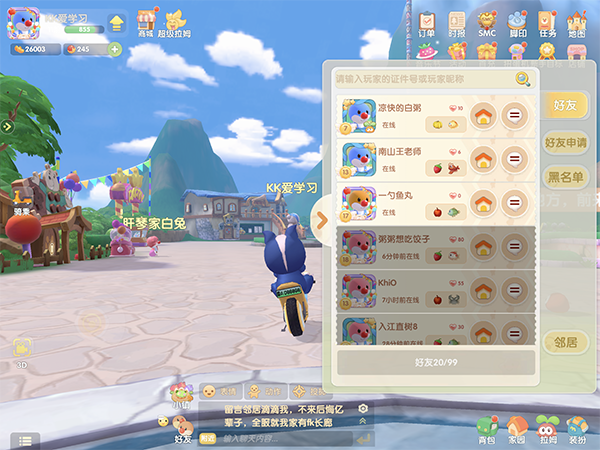The image size is (600, 450).
Task: Collapse friend panel with orange arrow
Action: 322,220
